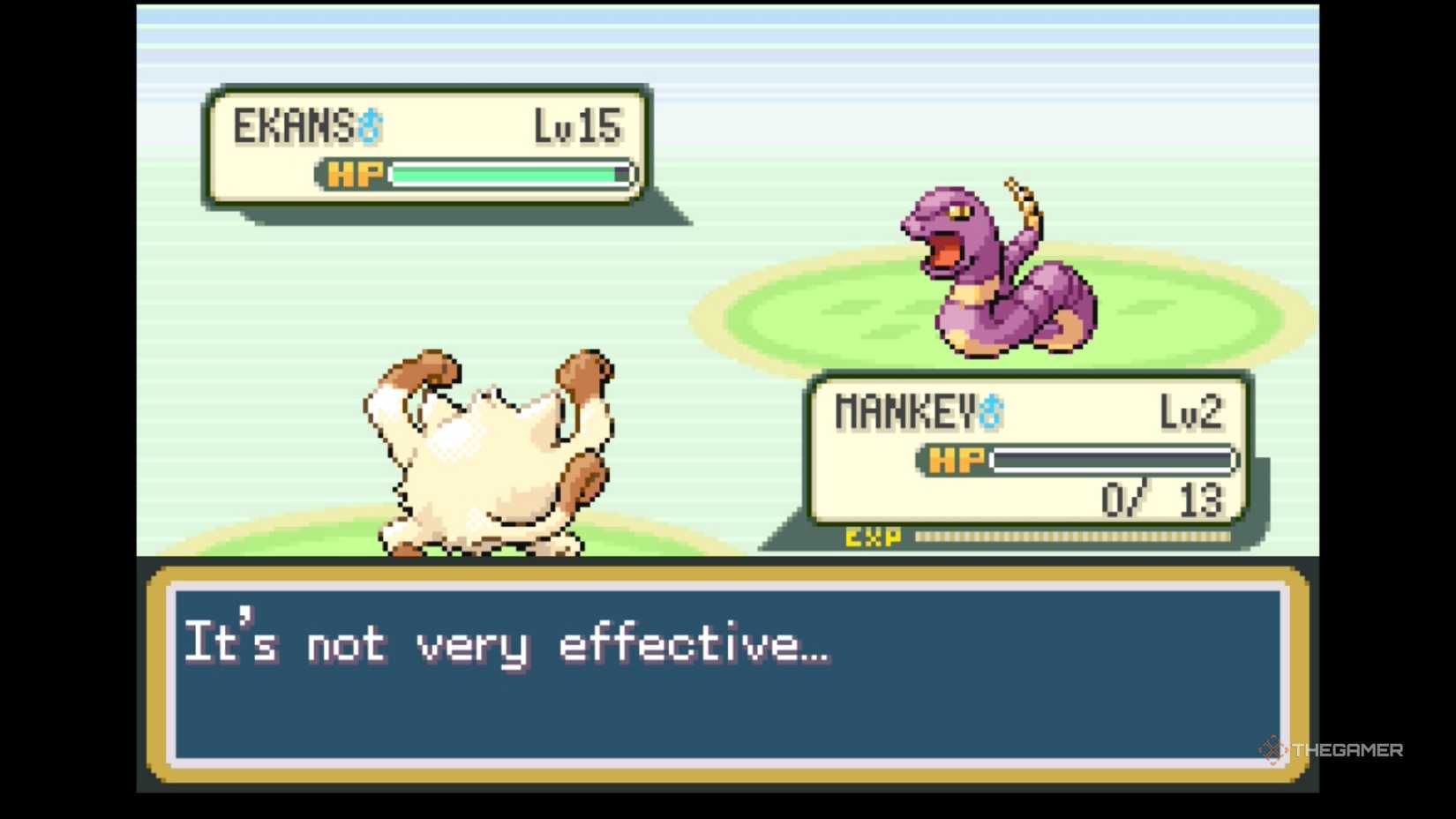Select the HP label on MANKEY's info box
1456x819 pixels.
956,460
